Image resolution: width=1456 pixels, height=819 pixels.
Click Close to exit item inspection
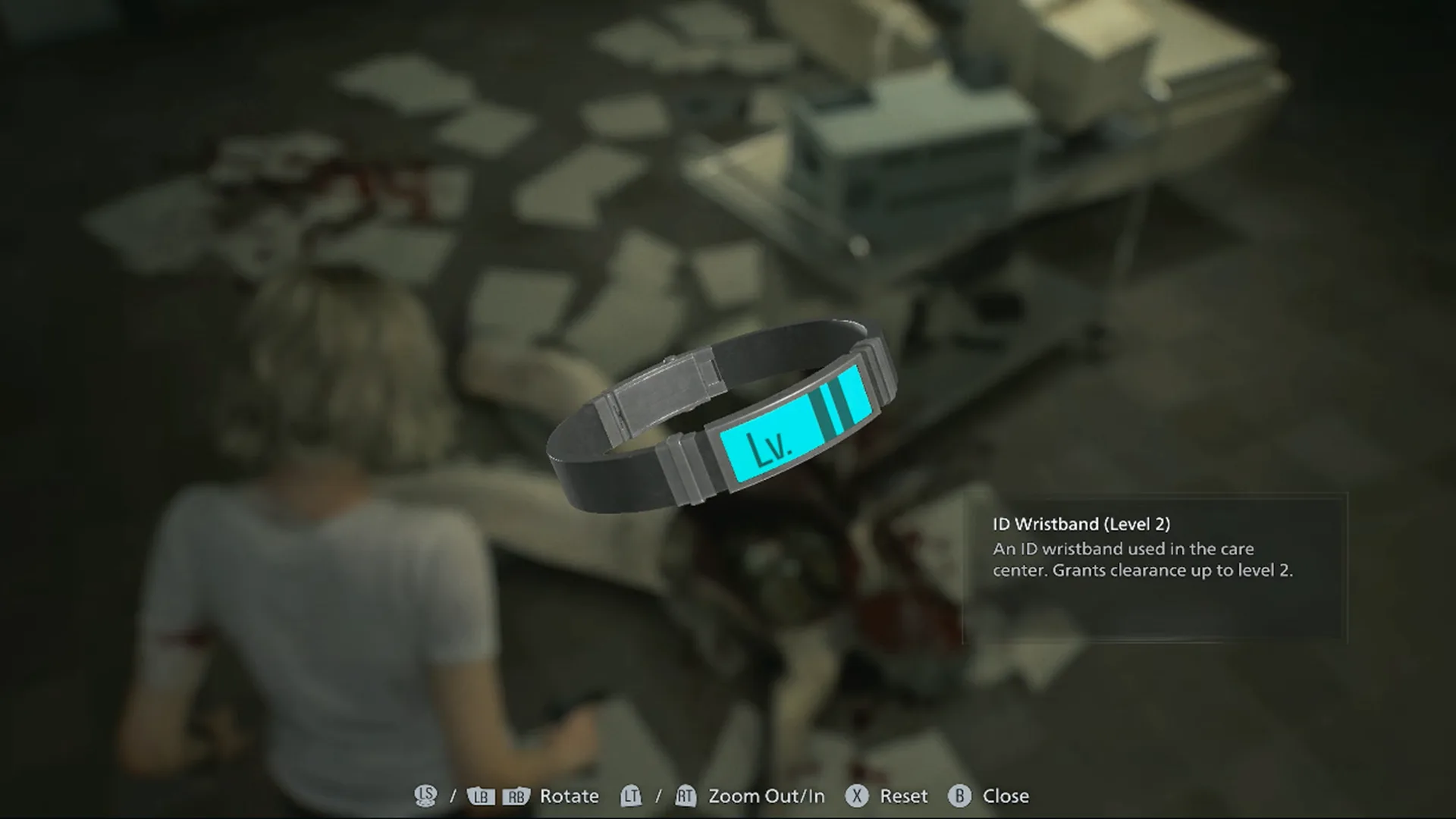pos(1006,796)
